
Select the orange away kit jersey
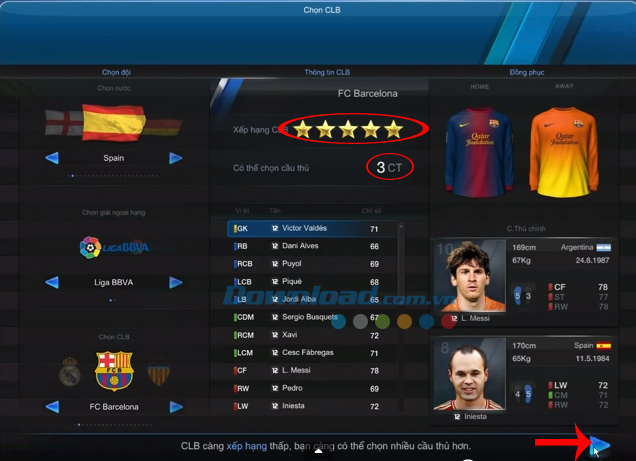[x=565, y=148]
